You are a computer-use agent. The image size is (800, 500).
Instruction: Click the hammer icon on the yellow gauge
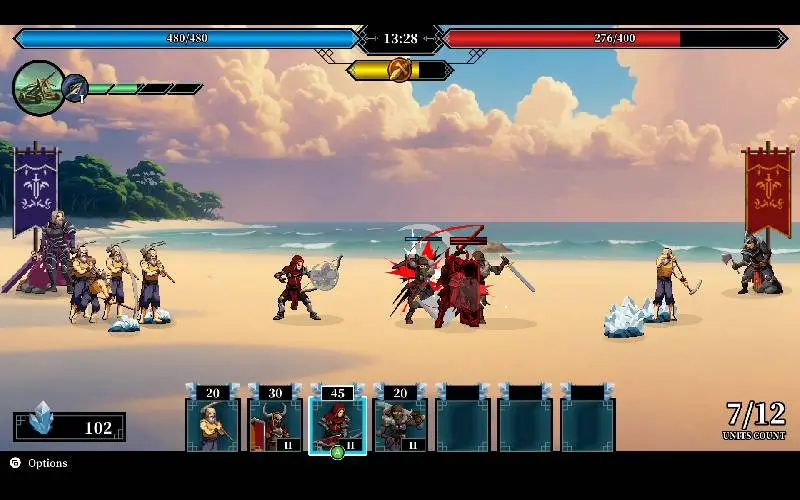pos(400,70)
